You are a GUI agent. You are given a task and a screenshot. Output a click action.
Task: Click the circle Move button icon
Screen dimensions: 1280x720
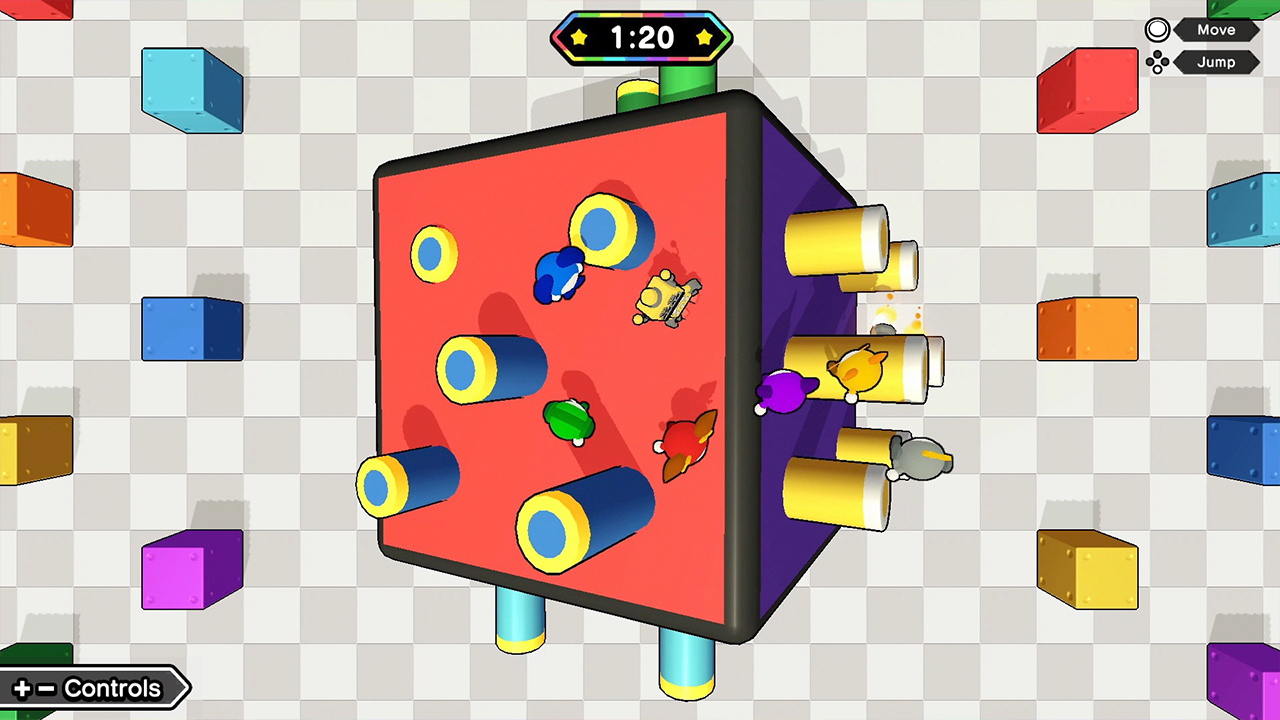click(1157, 29)
